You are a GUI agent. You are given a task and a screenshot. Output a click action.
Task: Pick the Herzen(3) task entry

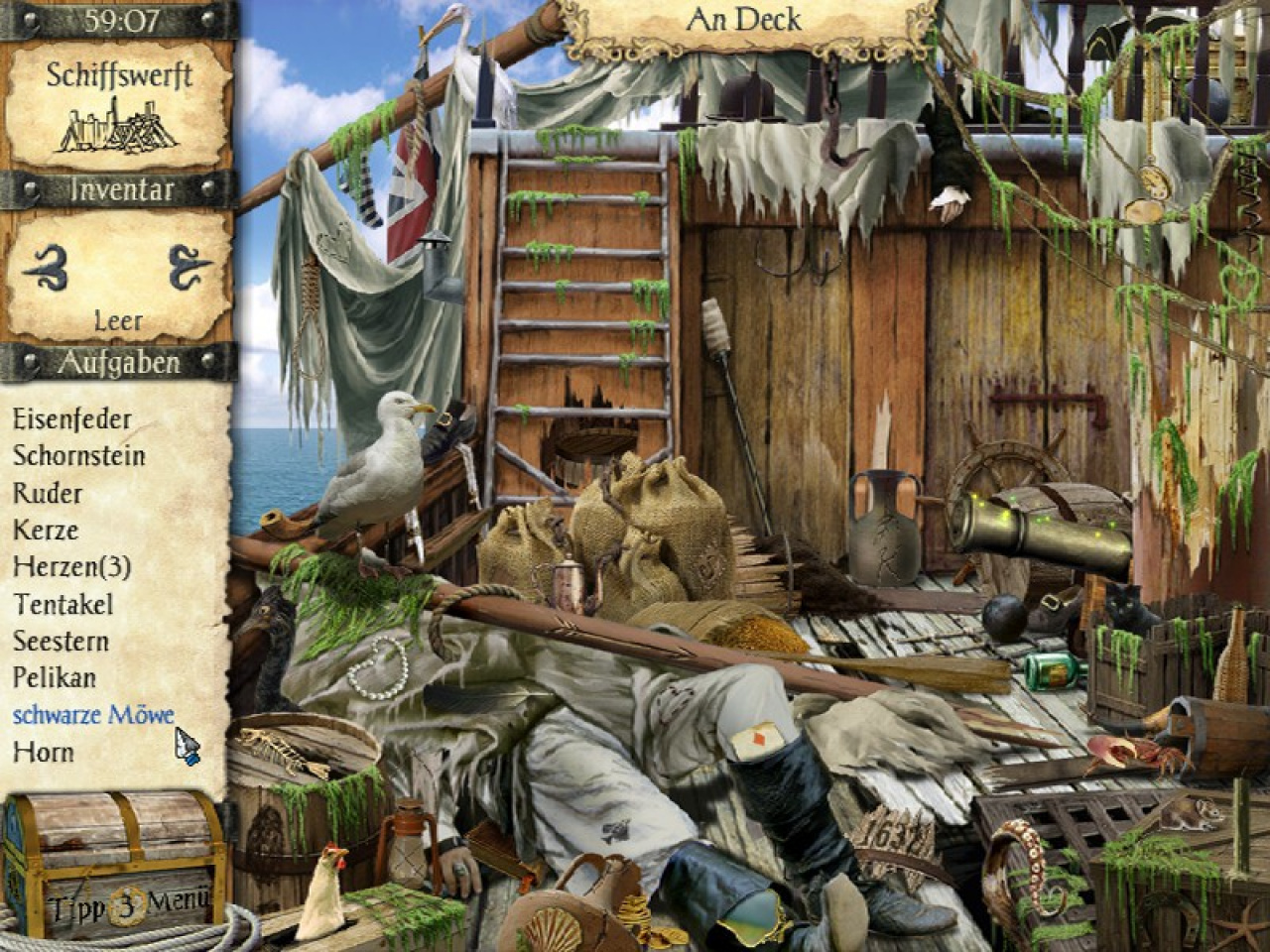[x=71, y=567]
